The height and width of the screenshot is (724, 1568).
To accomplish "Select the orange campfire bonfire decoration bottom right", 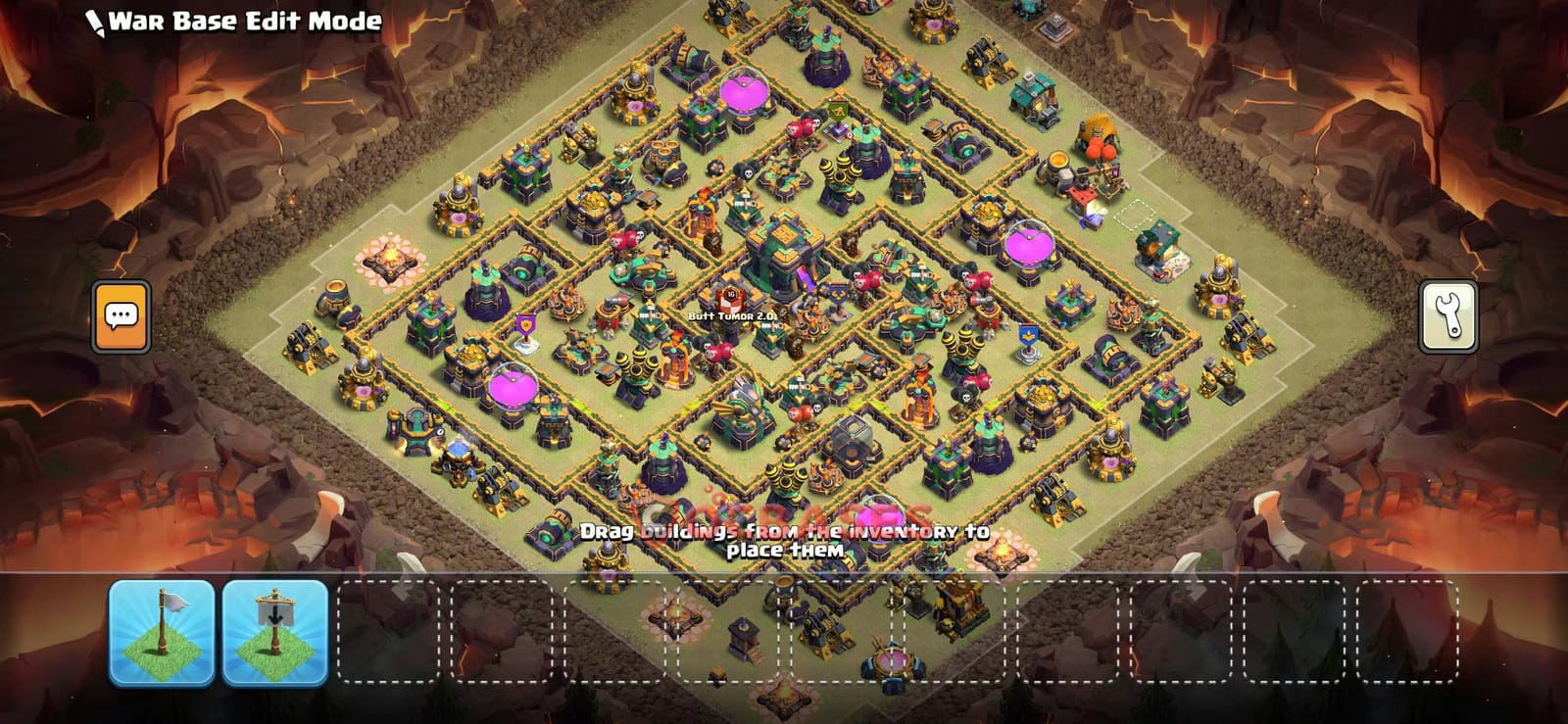I will pyautogui.click(x=1003, y=554).
